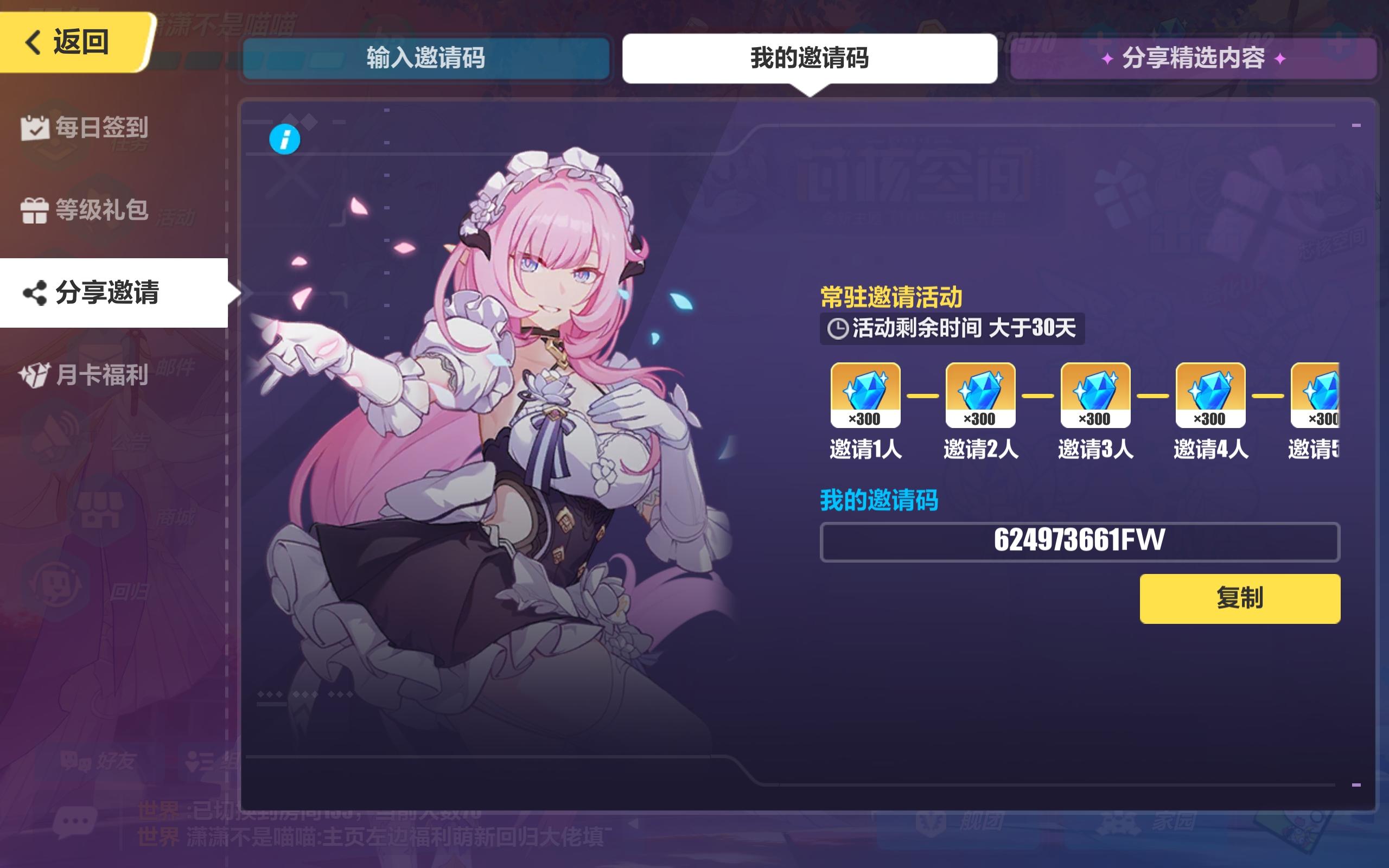Viewport: 1389px width, 868px height.
Task: Click the 邀请3人 crystal ×300 reward icon
Action: point(1095,395)
